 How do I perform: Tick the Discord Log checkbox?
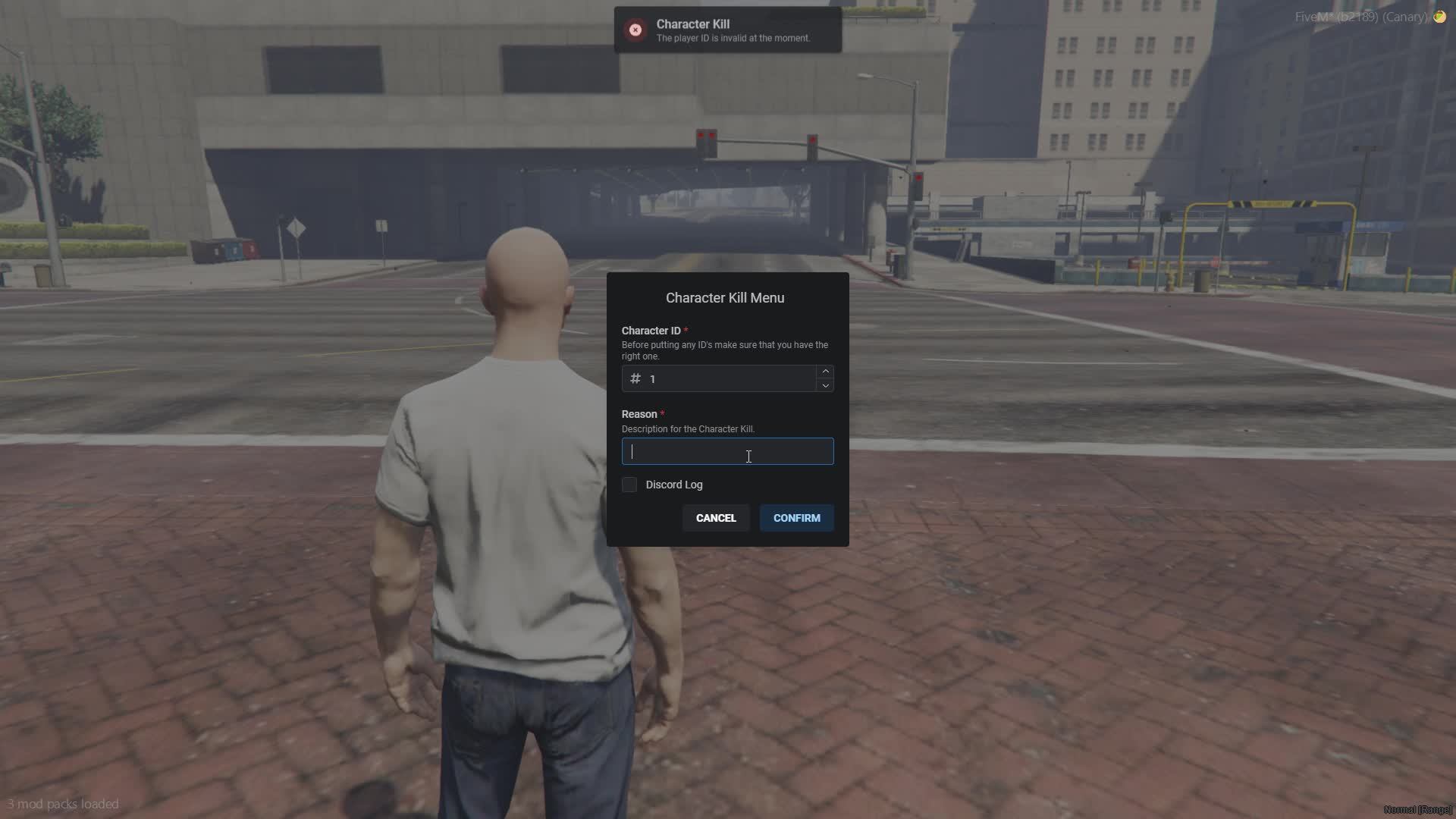[629, 485]
